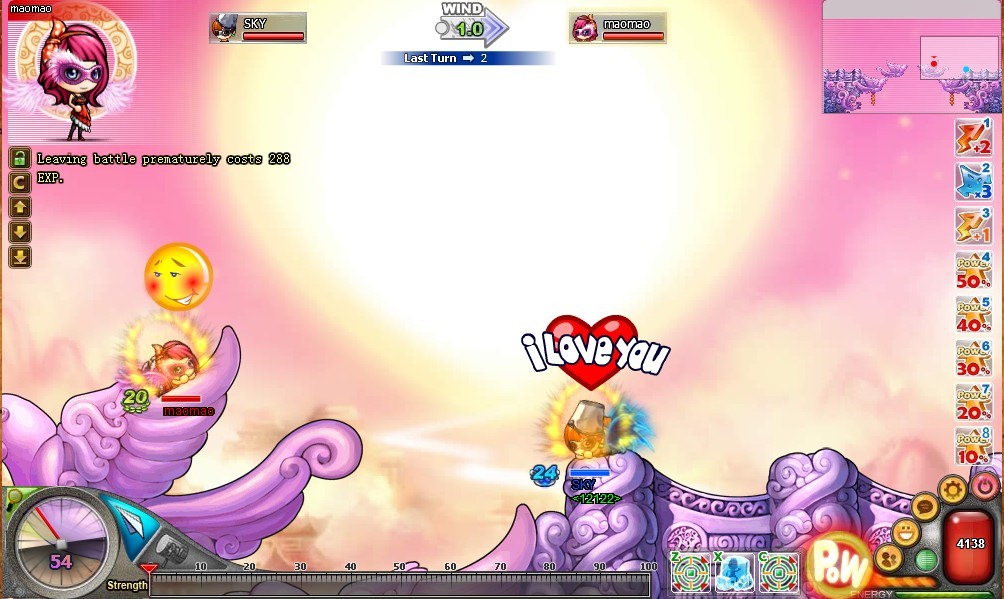Toggle the chat lock icon

tap(20, 158)
